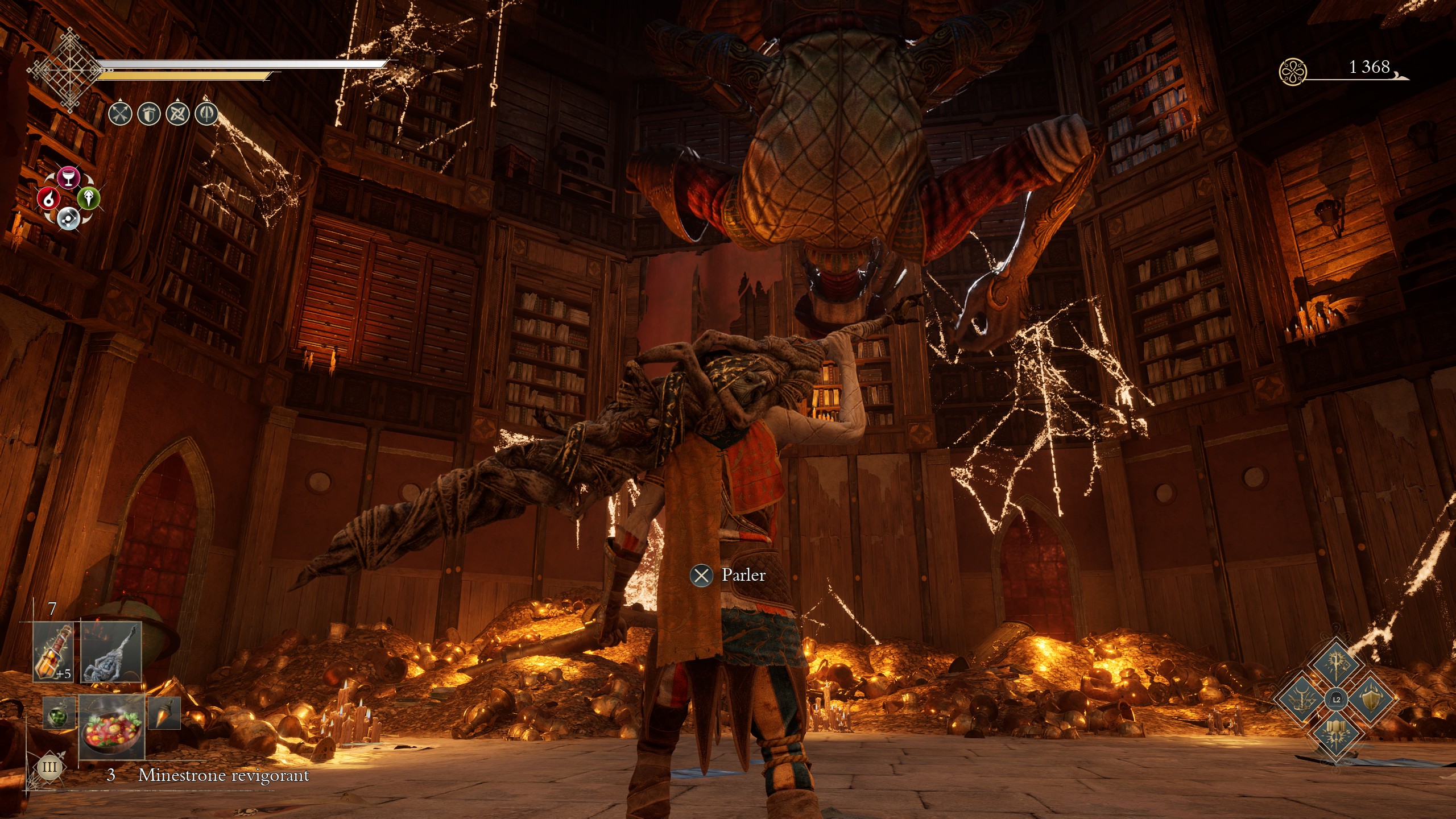The width and height of the screenshot is (1456, 819).
Task: Click the winged sword buff icon
Action: click(x=206, y=114)
